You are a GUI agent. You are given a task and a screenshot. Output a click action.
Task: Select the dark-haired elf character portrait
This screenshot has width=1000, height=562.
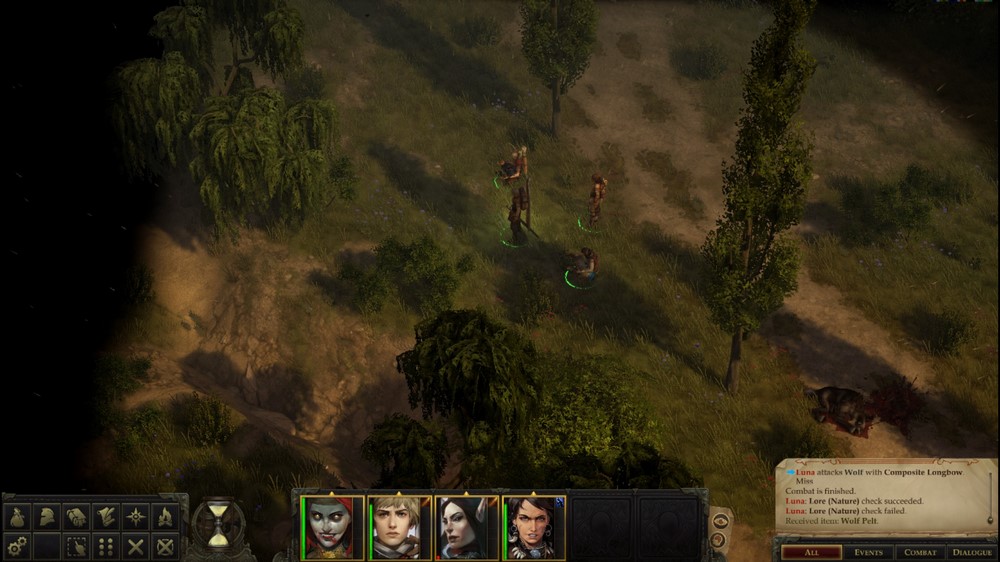click(x=466, y=527)
